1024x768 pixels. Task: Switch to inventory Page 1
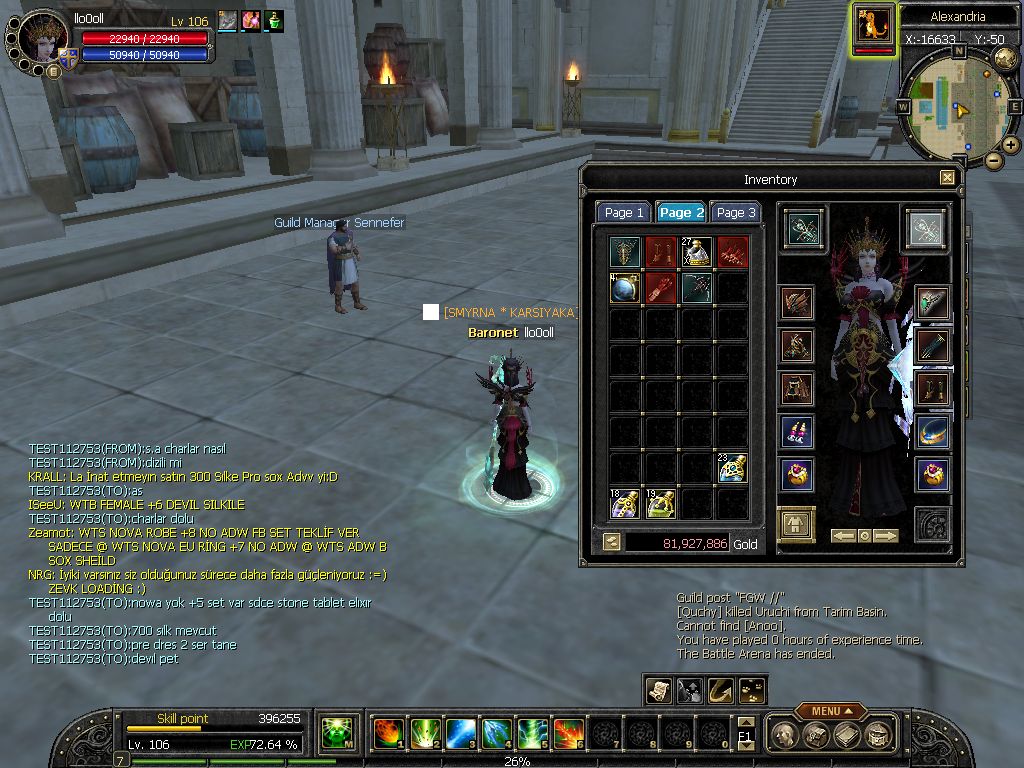(x=624, y=212)
